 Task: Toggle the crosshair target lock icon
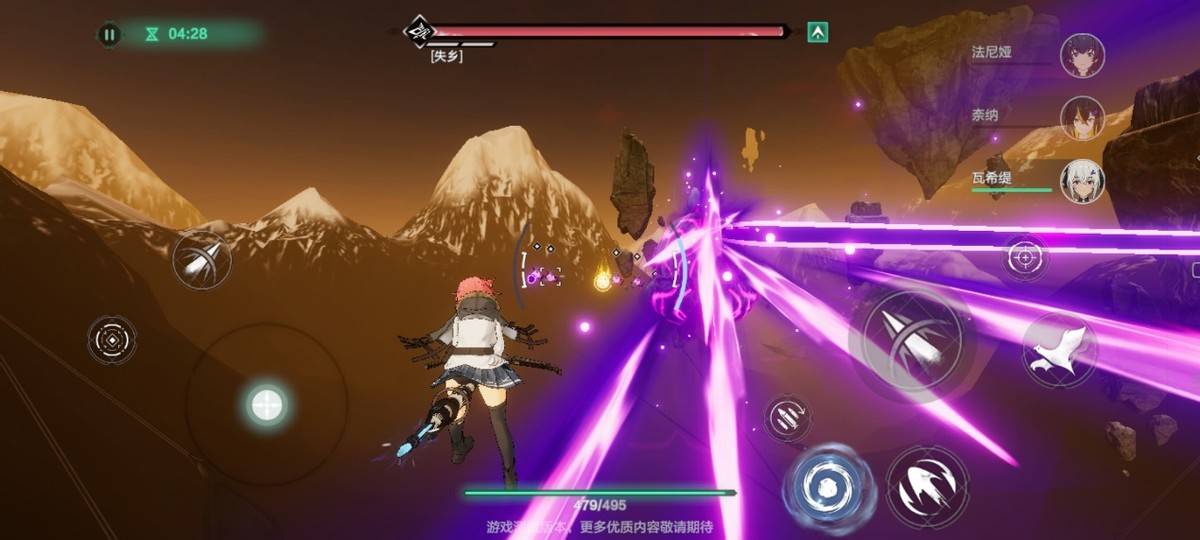click(x=1025, y=258)
